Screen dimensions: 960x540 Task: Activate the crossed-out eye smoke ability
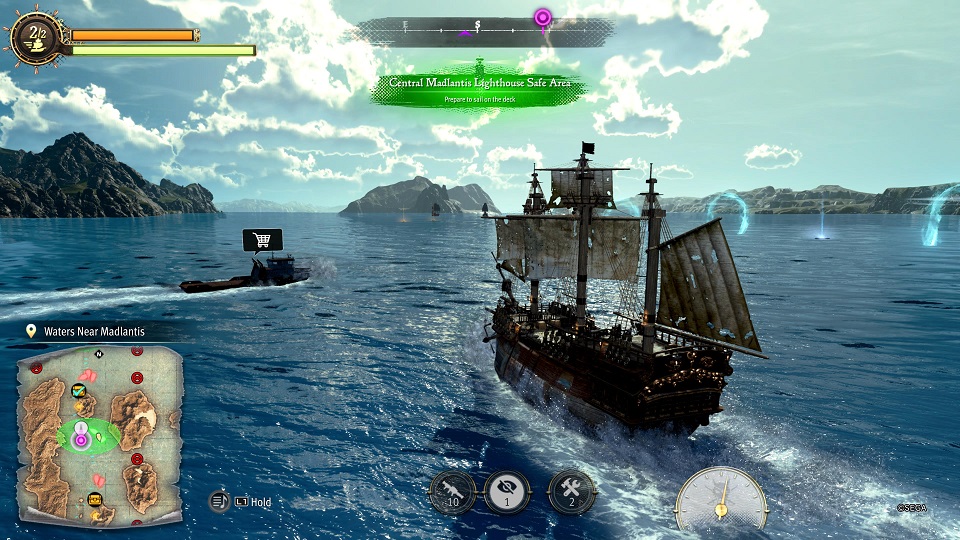507,492
